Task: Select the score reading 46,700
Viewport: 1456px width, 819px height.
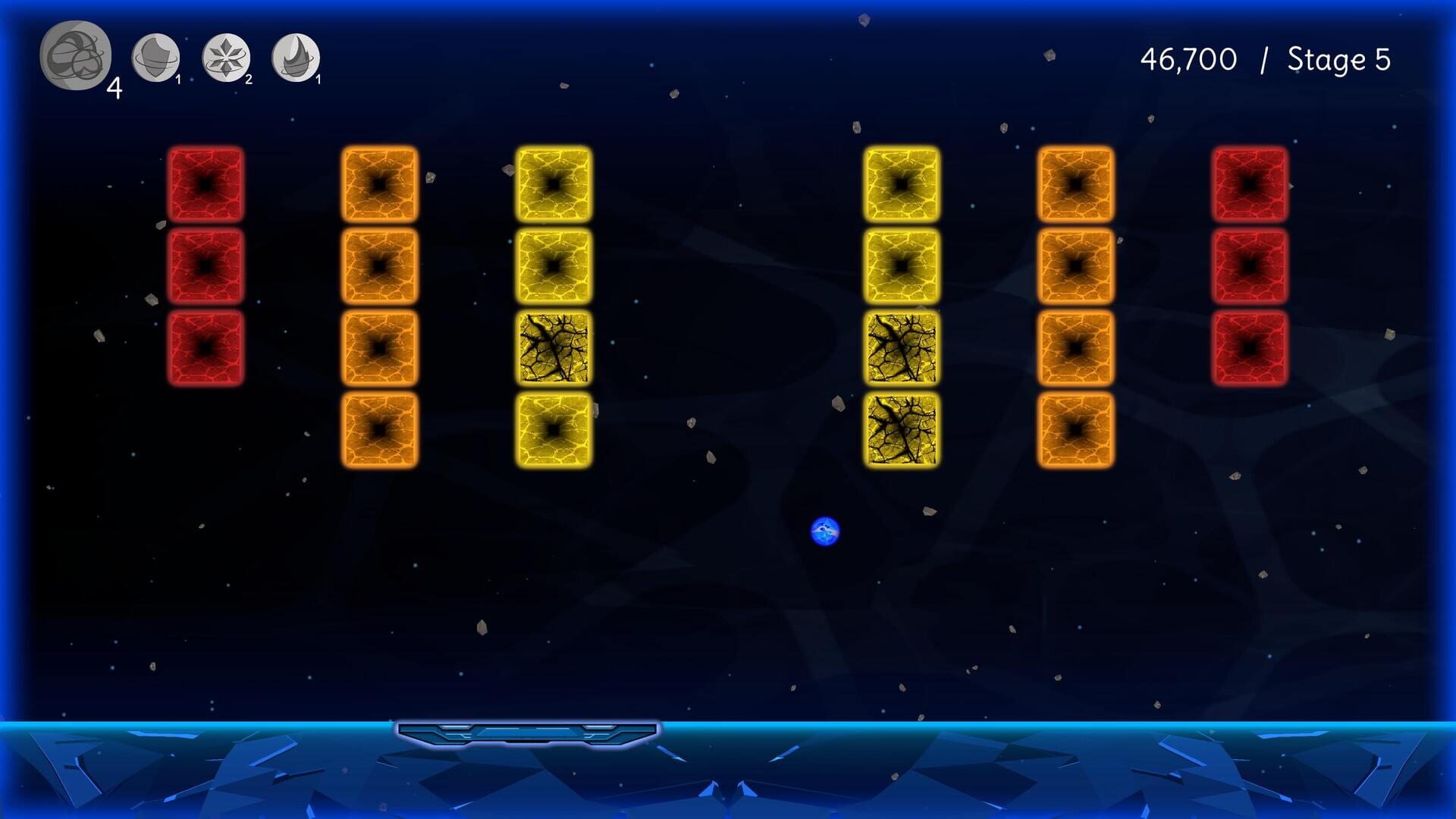Action: (x=1187, y=57)
